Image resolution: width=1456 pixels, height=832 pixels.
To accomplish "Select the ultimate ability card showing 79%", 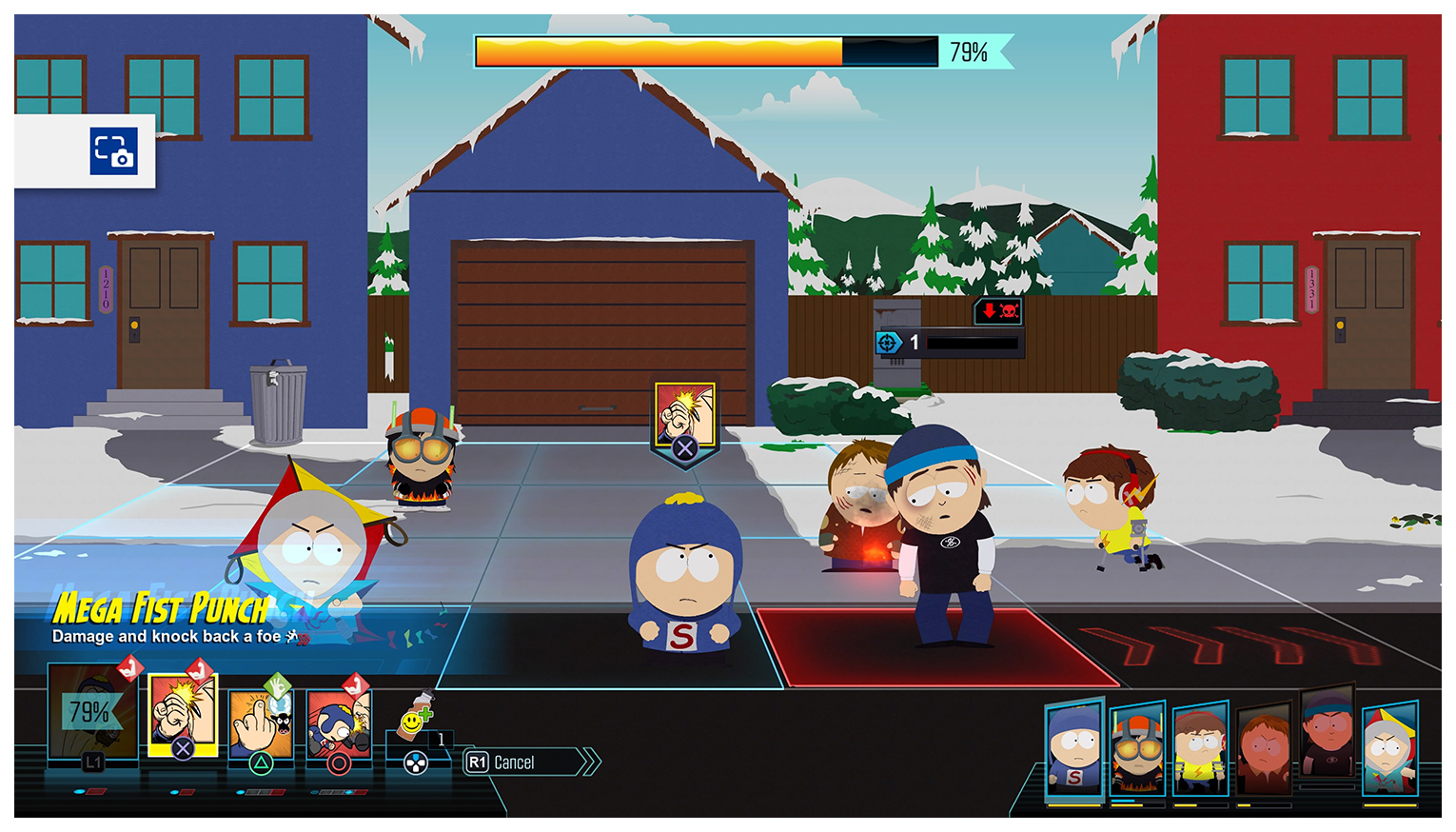I will [92, 714].
